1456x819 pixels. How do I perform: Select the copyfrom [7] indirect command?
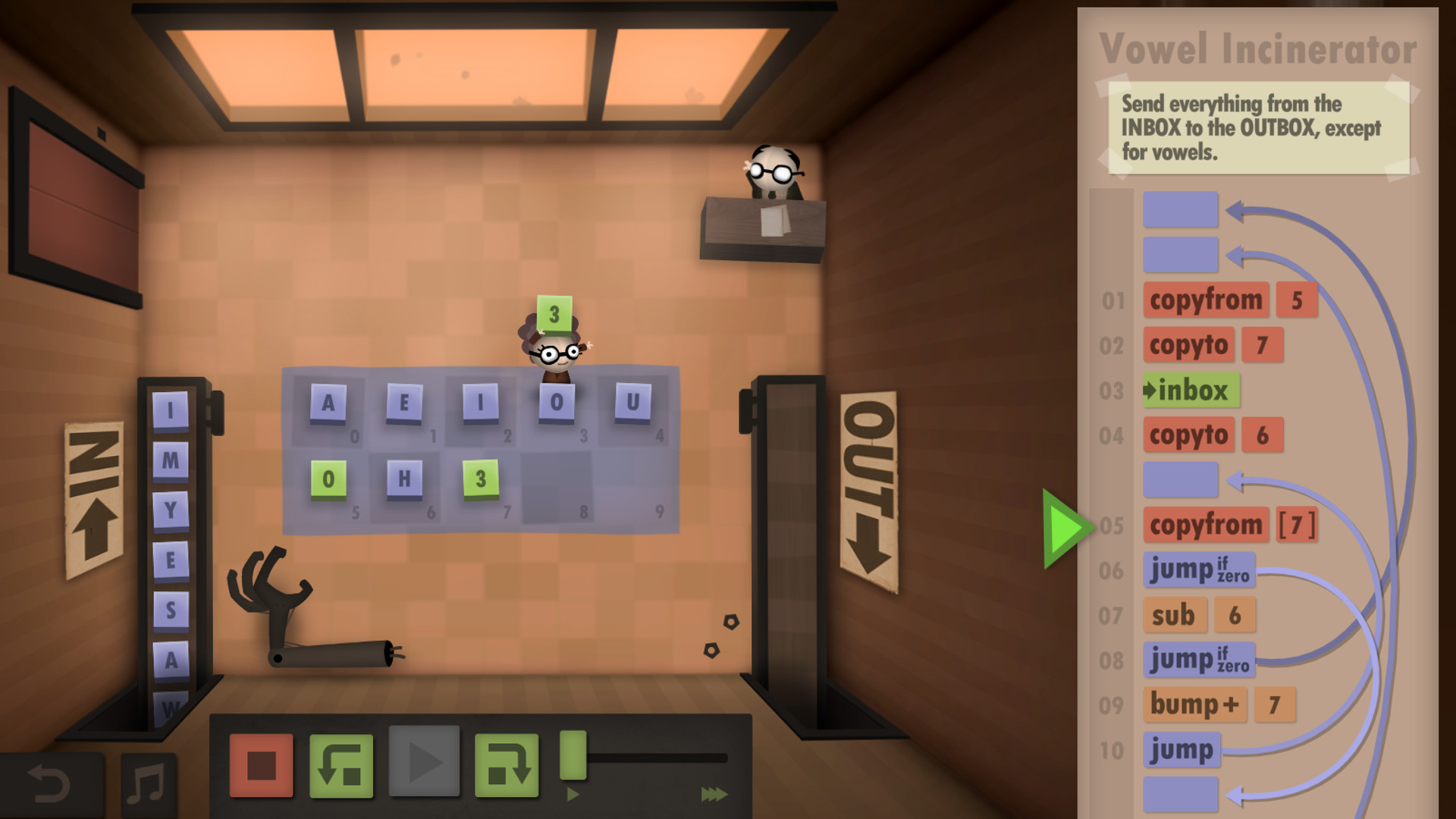click(x=1207, y=526)
